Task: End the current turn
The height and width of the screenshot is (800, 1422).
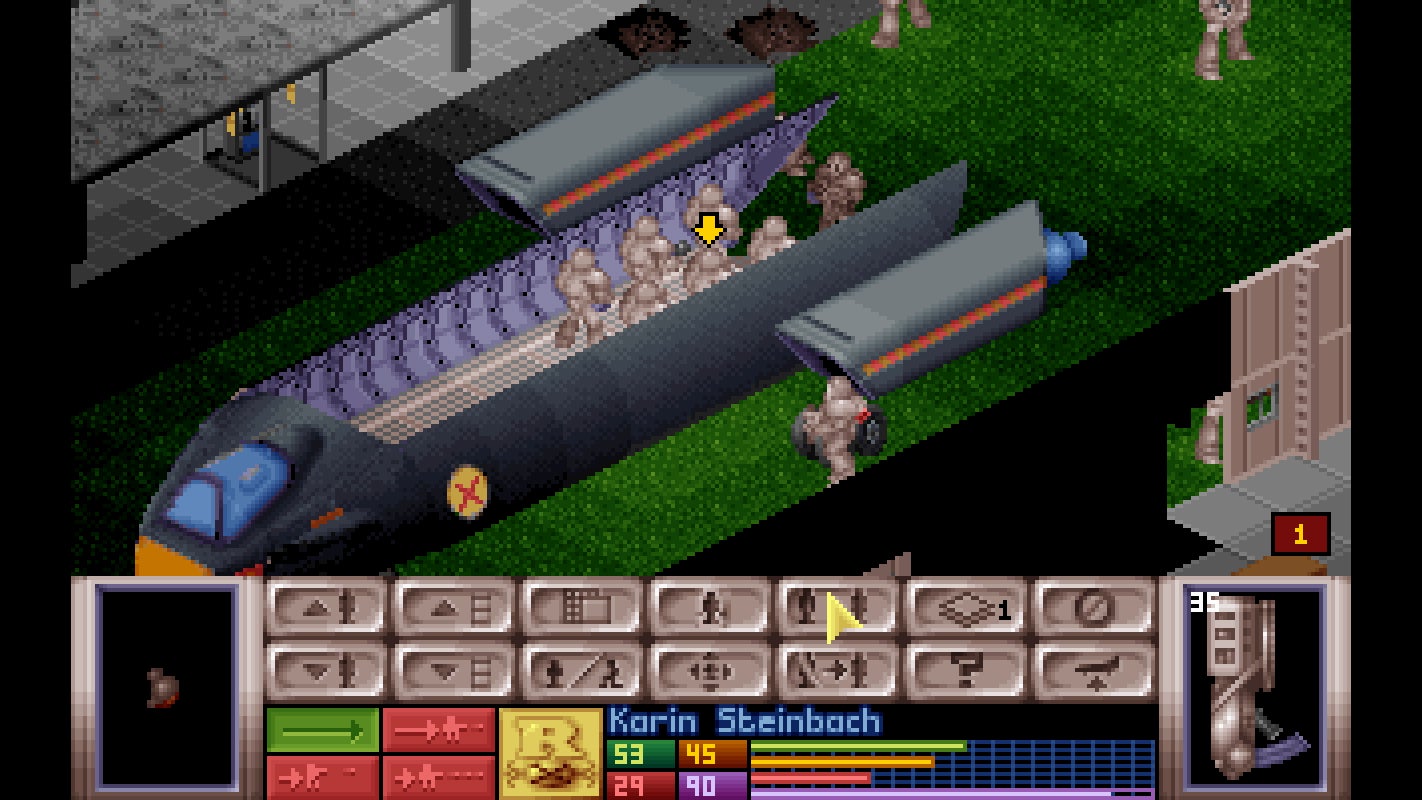Action: (x=1090, y=610)
